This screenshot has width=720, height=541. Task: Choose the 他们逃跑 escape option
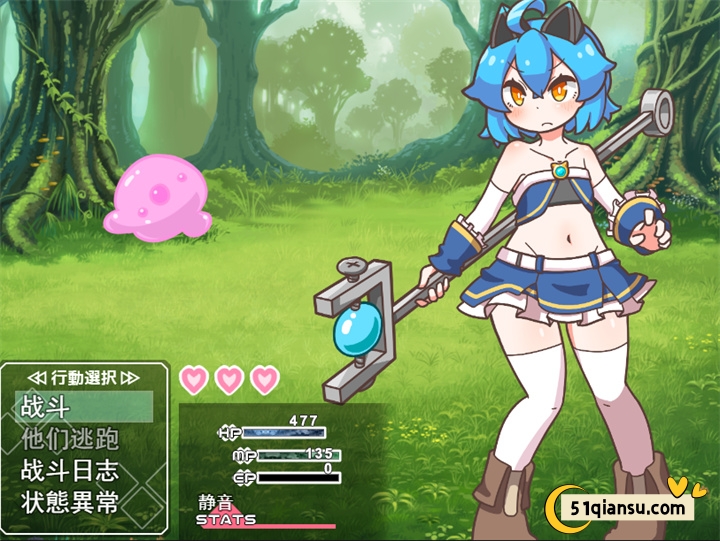click(x=84, y=439)
